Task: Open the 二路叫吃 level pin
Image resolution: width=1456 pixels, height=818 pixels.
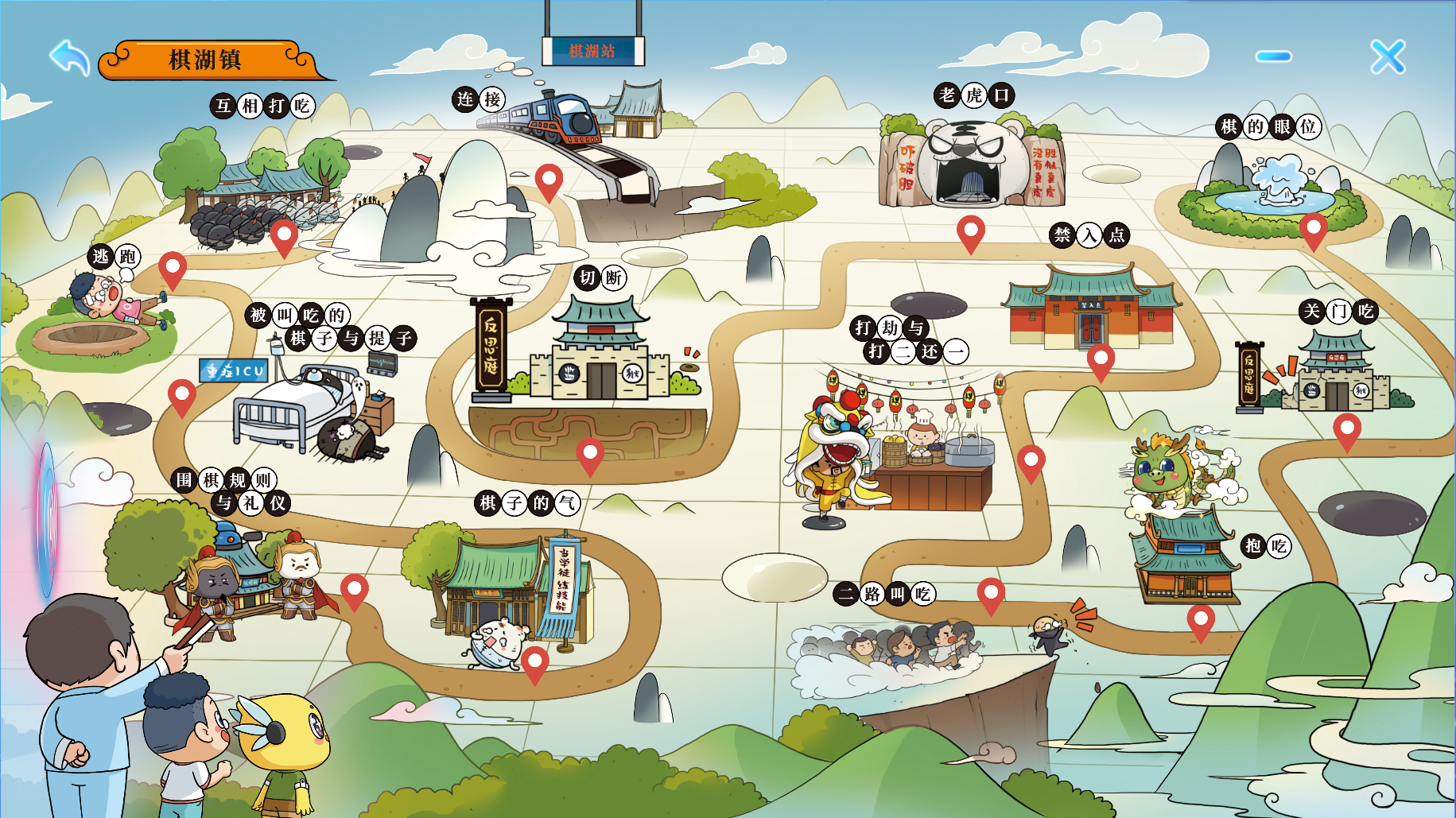Action: pos(991,592)
